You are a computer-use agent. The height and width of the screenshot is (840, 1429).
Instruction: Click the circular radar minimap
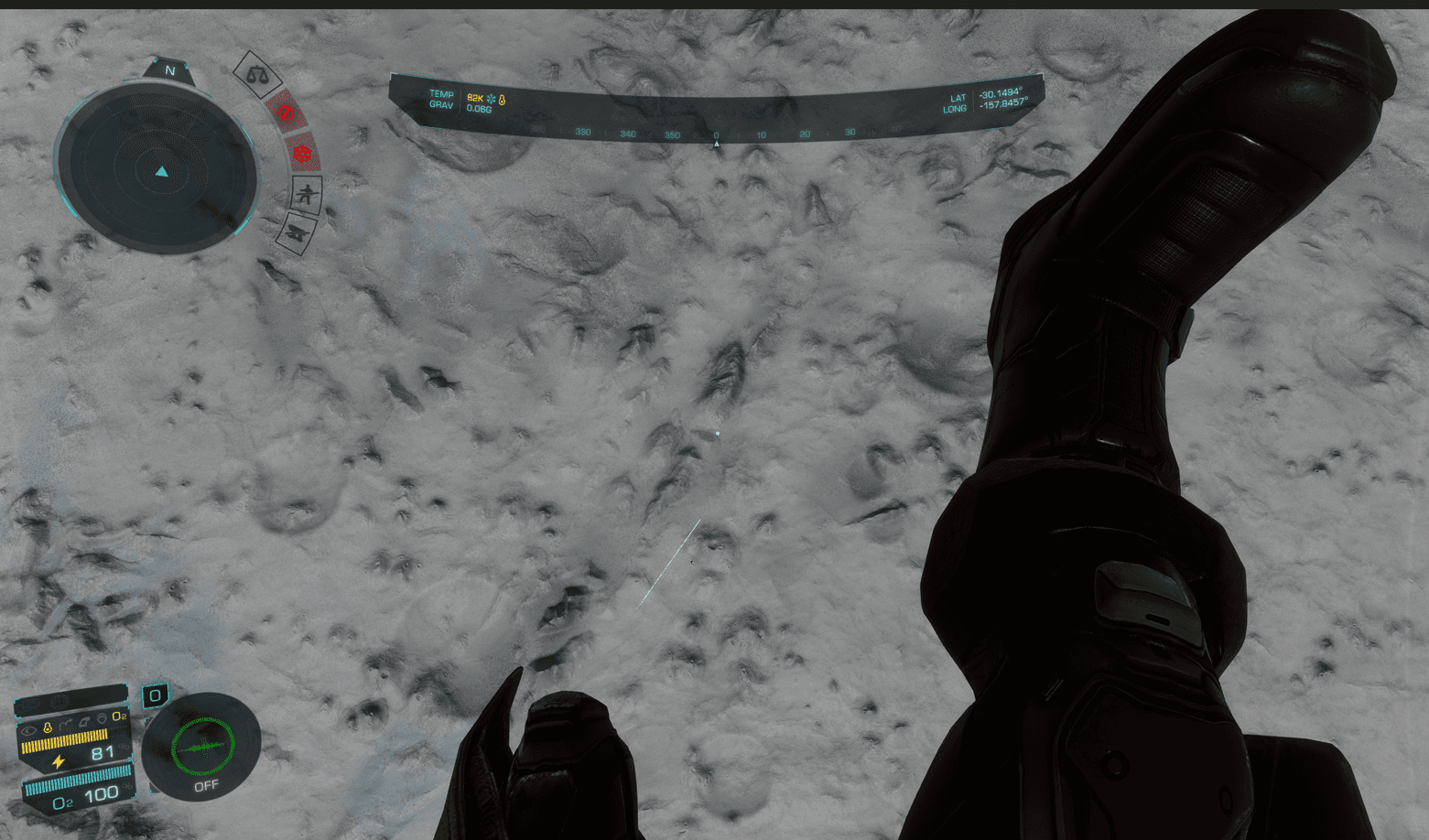157,170
